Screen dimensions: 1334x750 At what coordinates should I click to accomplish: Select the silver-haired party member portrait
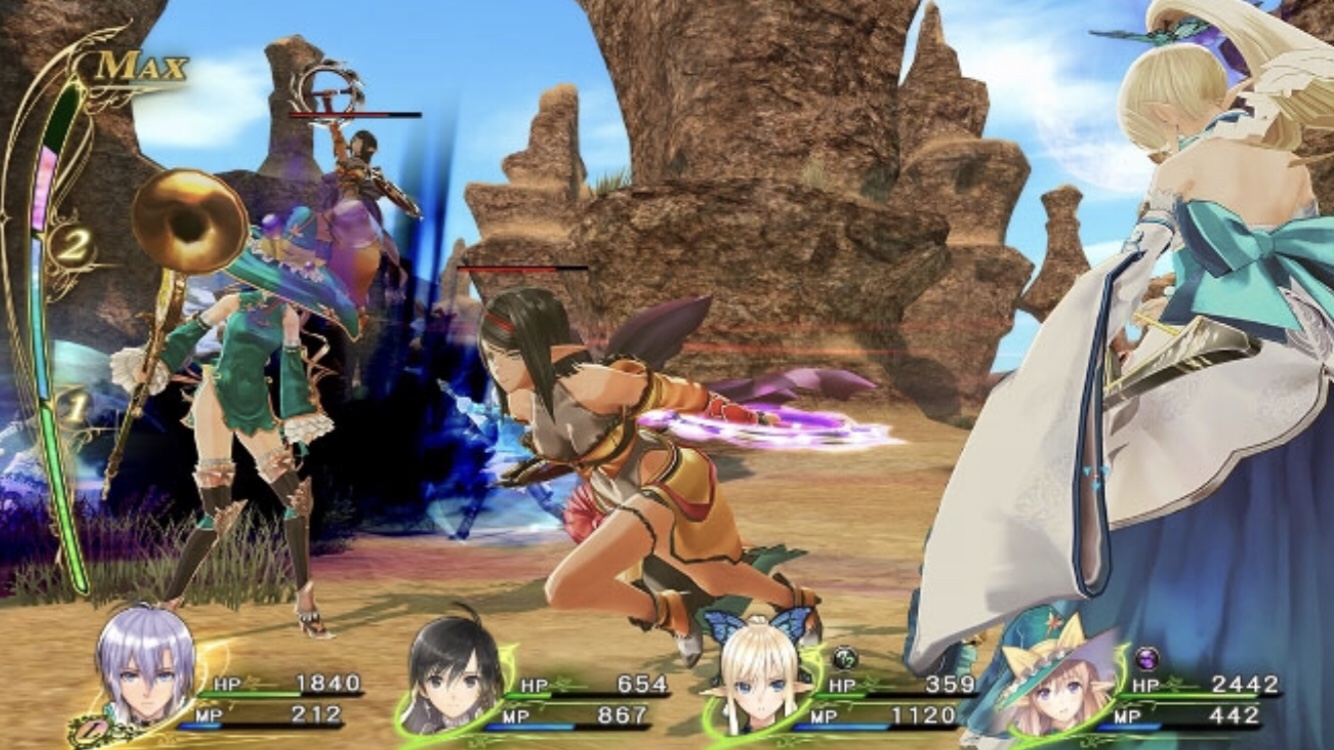[x=146, y=663]
